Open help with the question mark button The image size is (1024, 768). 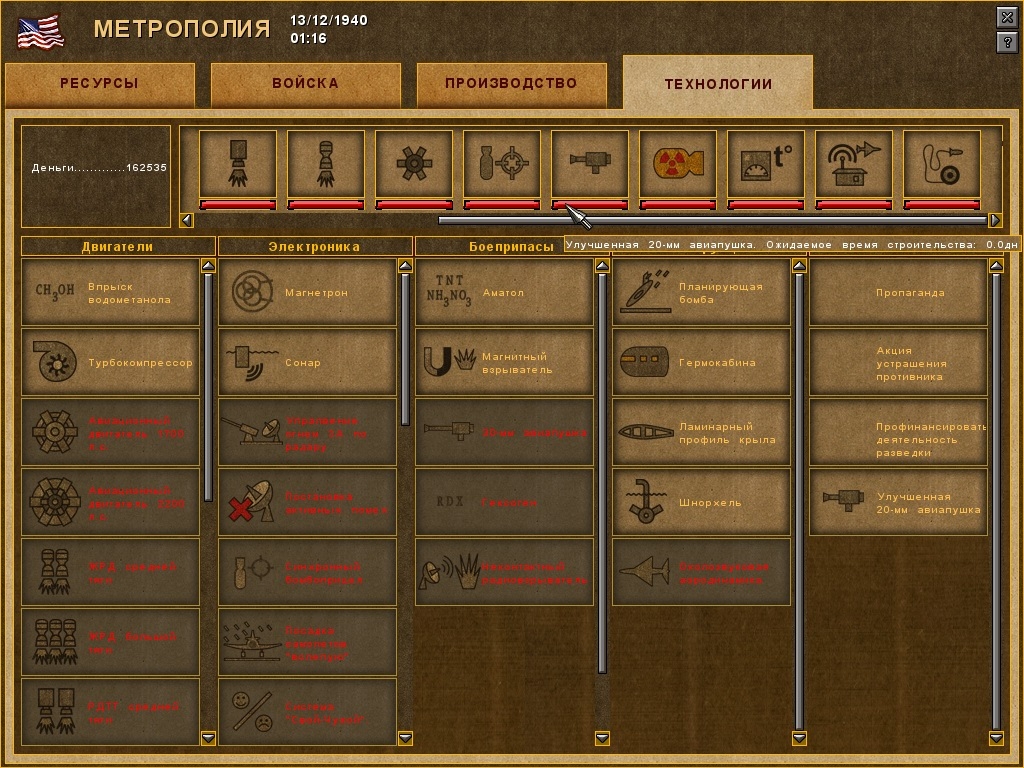(1006, 42)
